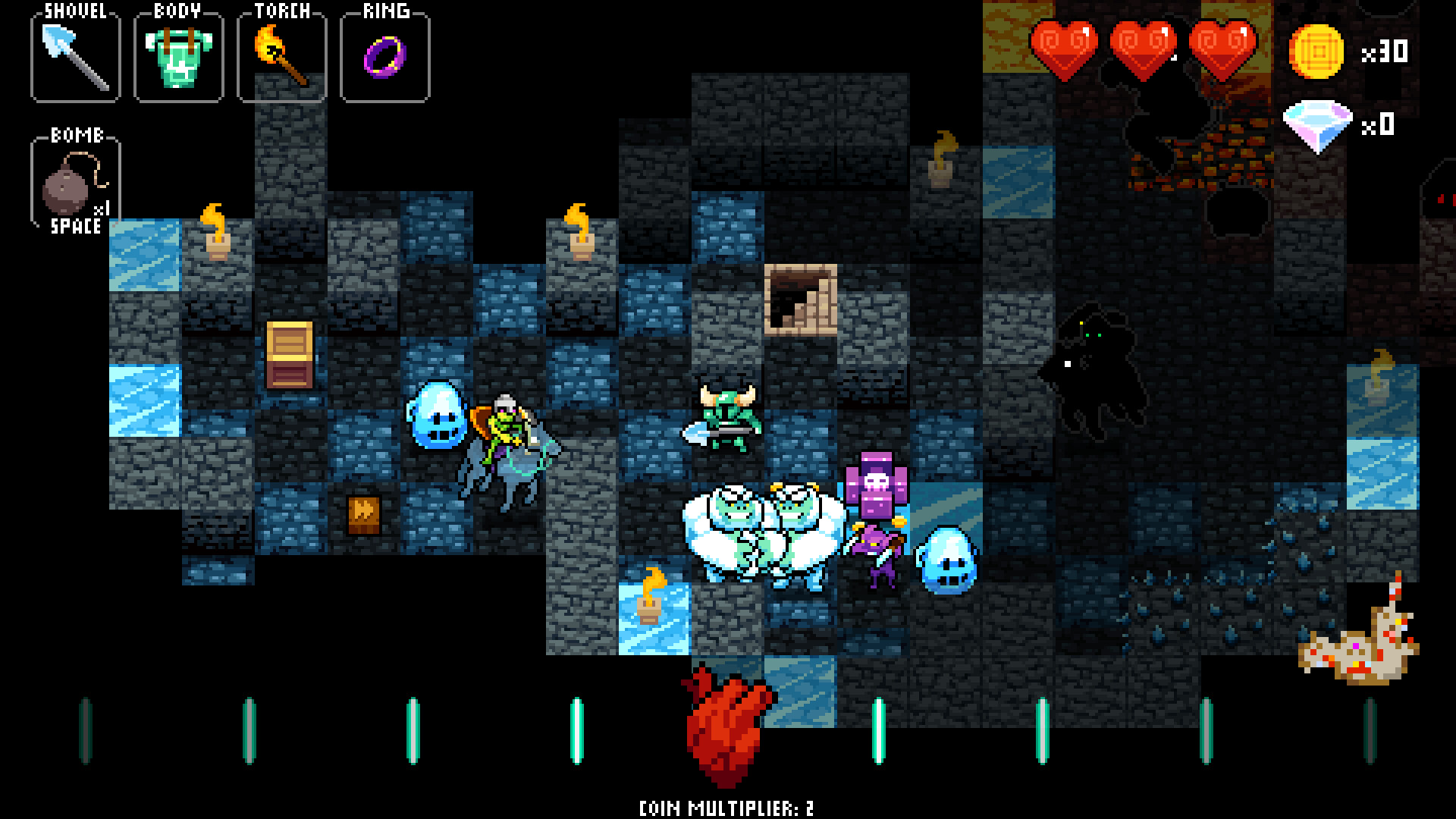
Task: Click the purple Ring inventory icon
Action: (383, 55)
